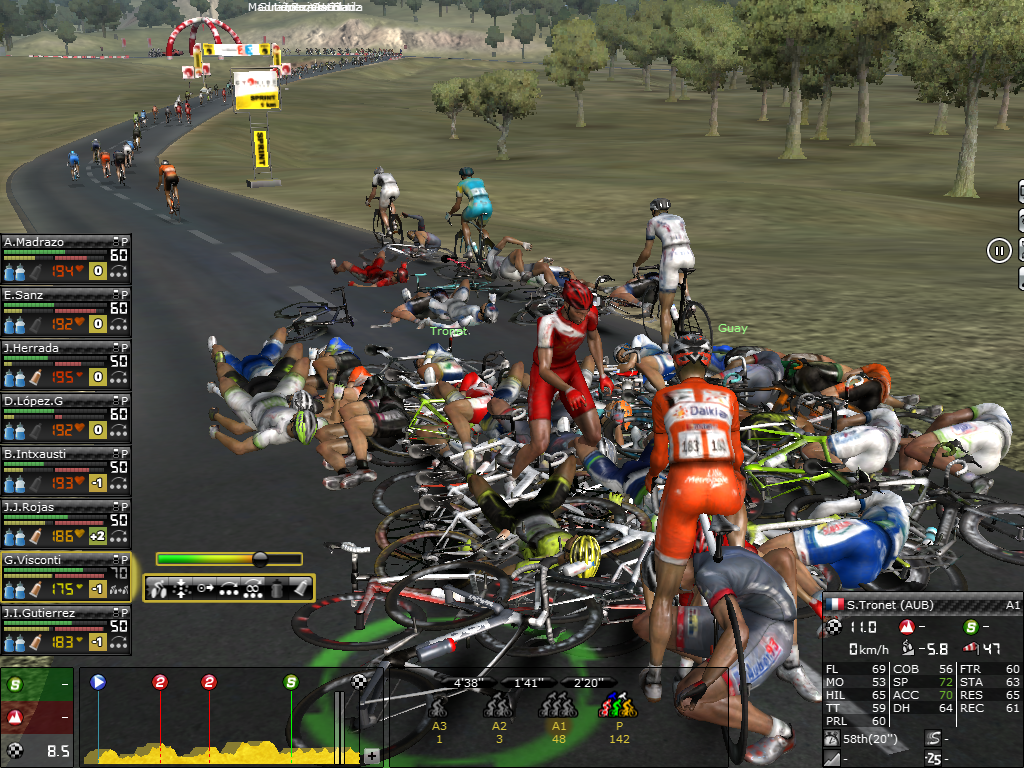Use the water bottle action icon
This screenshot has height=768, width=1024.
click(x=277, y=589)
